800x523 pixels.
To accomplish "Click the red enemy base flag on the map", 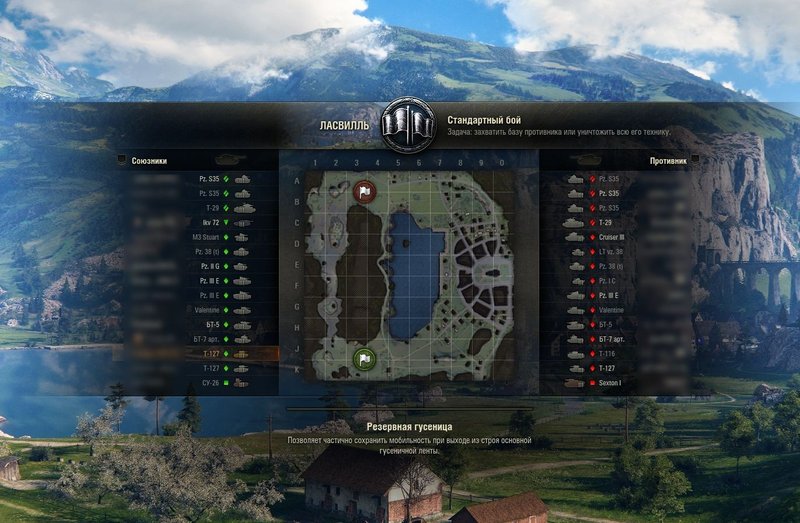I will [363, 190].
